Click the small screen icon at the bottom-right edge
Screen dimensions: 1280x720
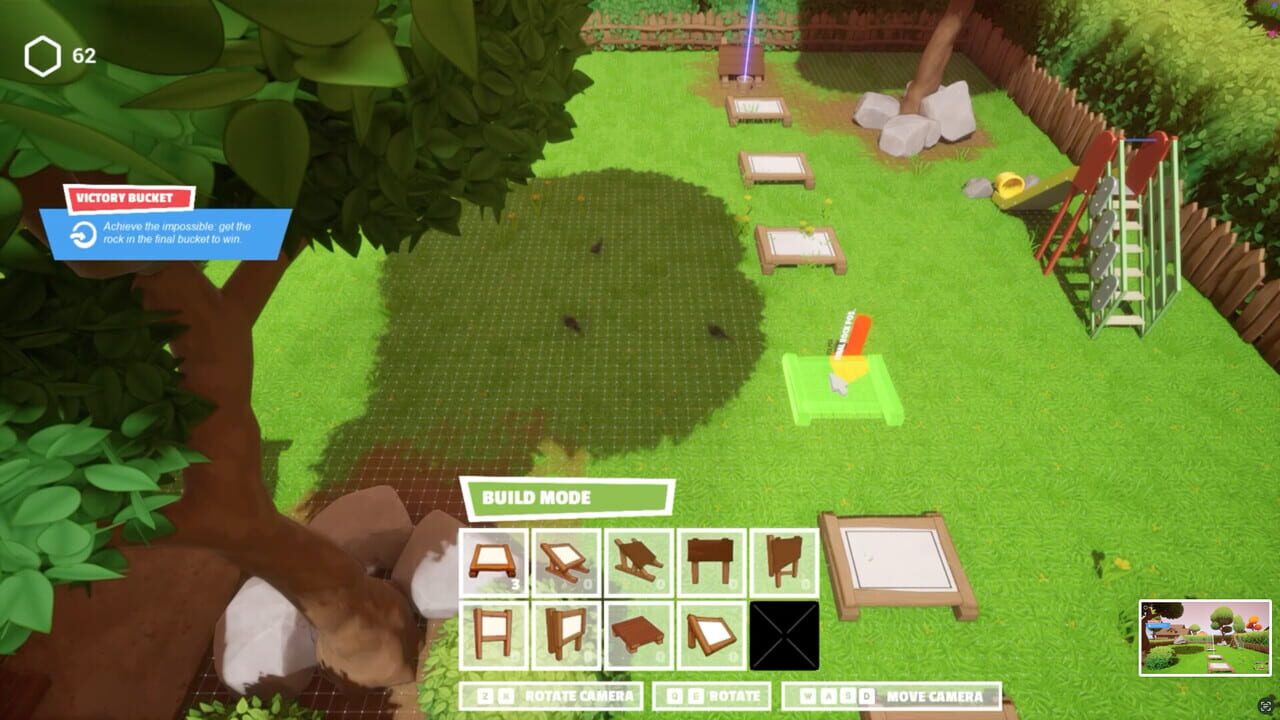point(1264,707)
